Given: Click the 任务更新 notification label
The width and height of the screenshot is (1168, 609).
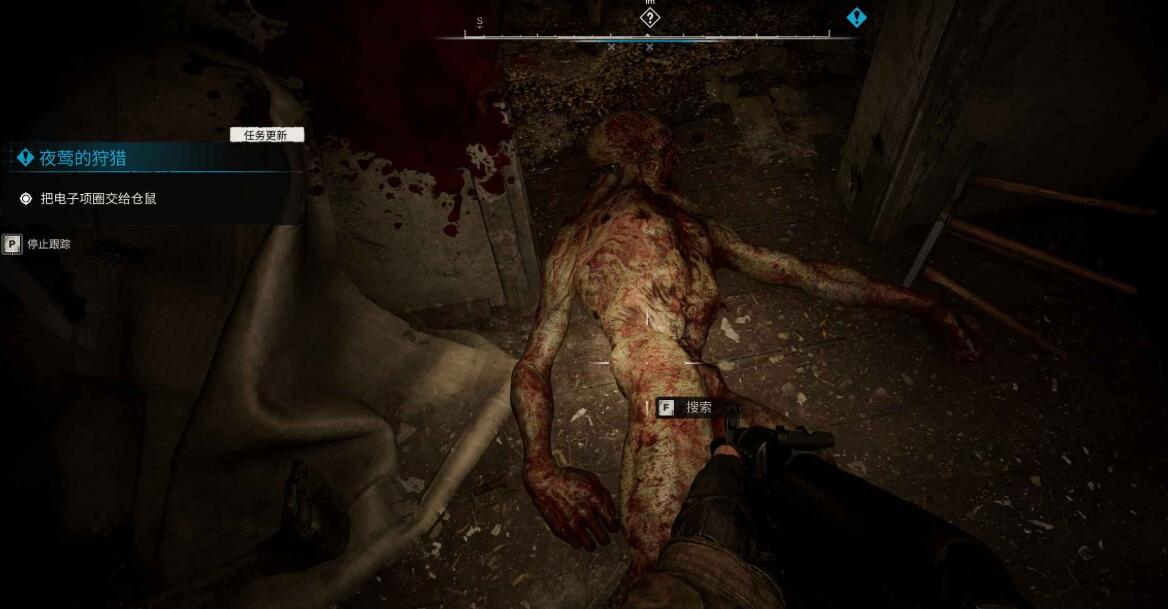Looking at the screenshot, I should pyautogui.click(x=266, y=135).
